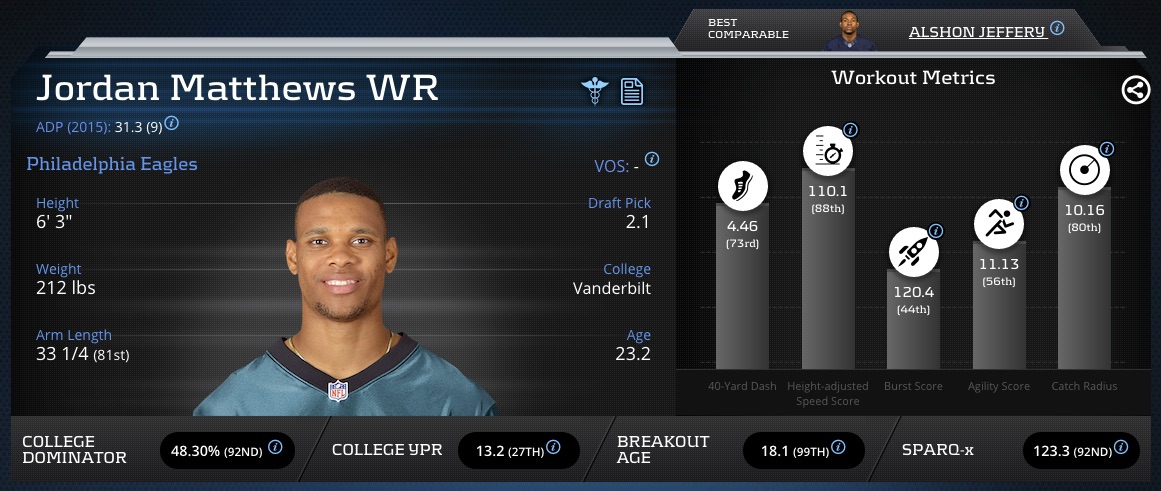1161x491 pixels.
Task: Open the document notes icon
Action: click(631, 91)
